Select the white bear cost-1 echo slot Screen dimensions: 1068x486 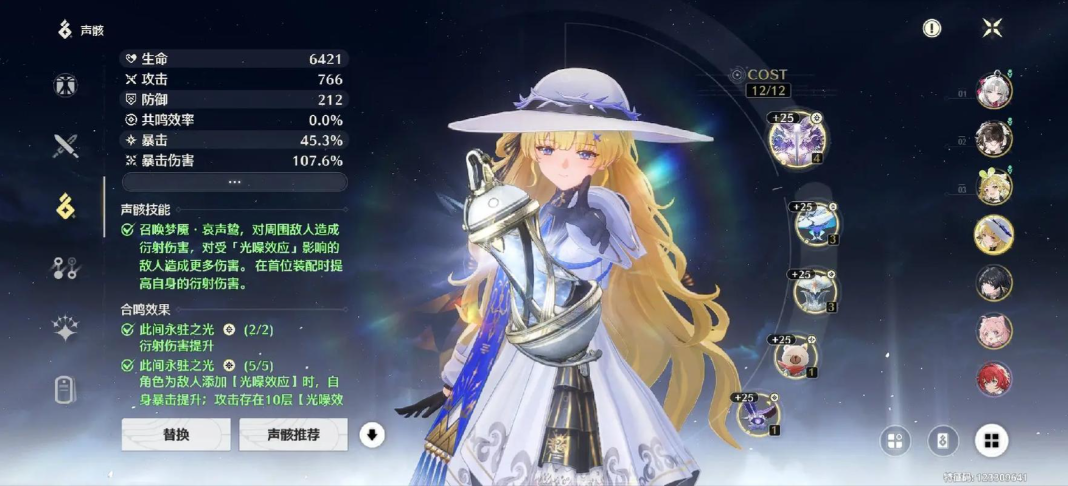796,355
